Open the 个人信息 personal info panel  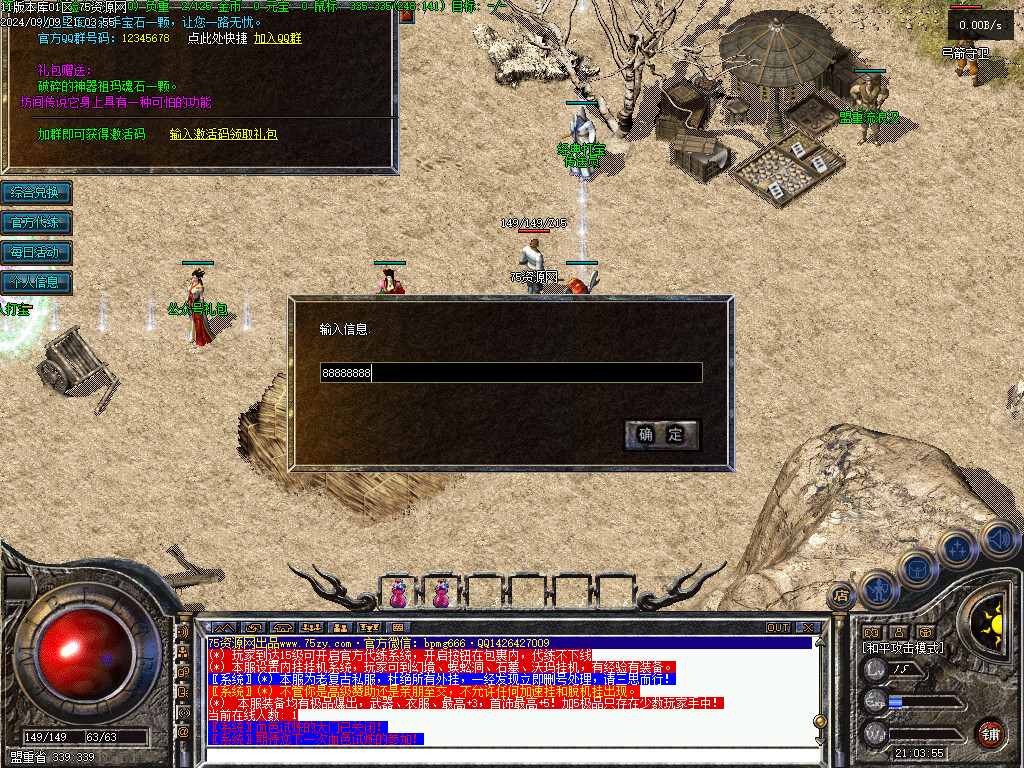(36, 282)
